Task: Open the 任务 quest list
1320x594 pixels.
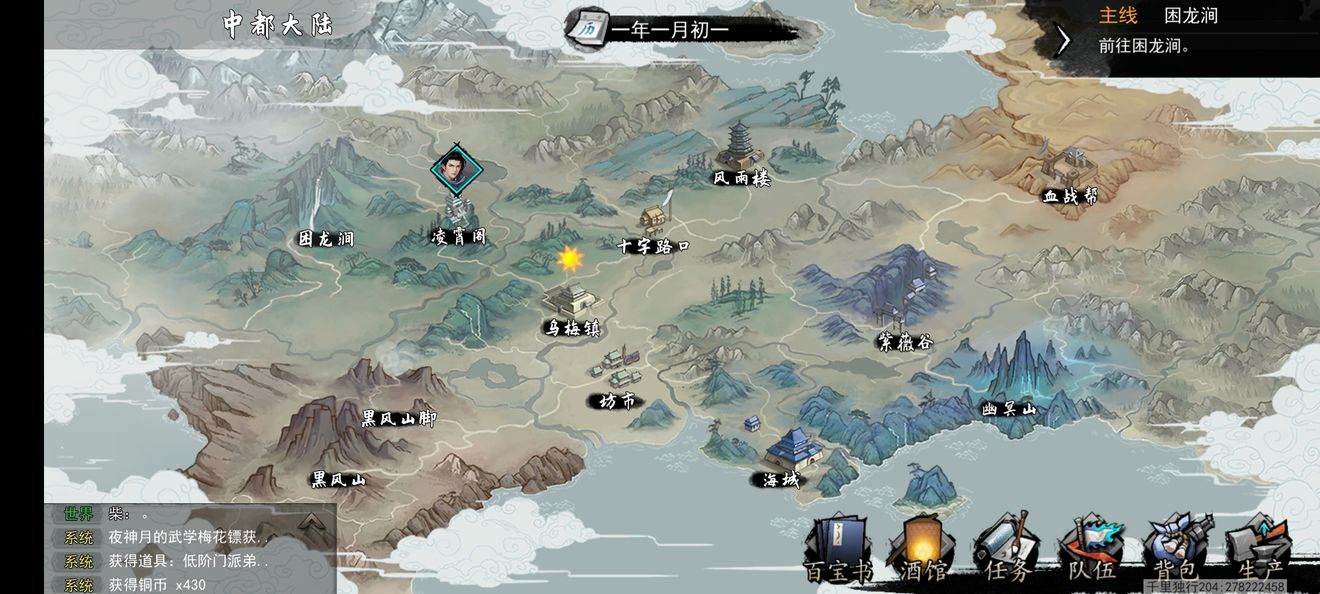Action: [1006, 548]
